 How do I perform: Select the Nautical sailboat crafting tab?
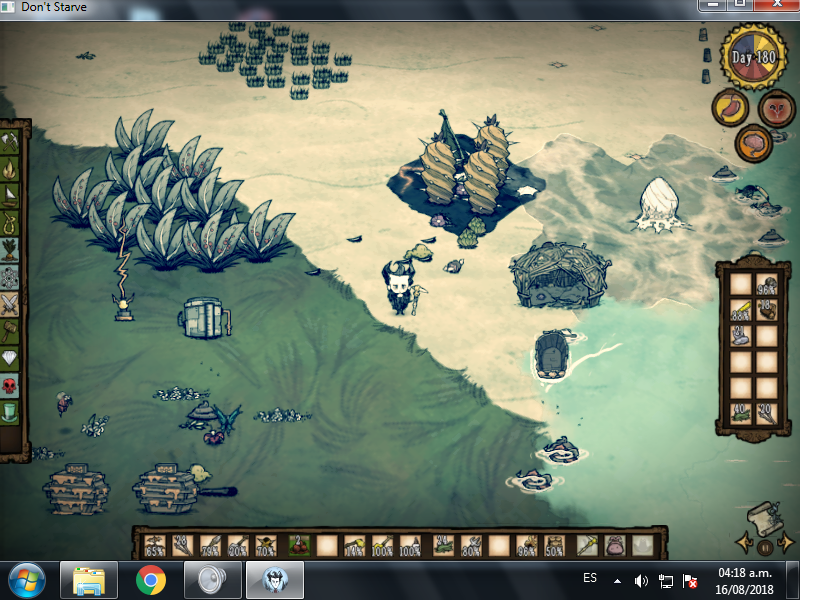pos(11,195)
